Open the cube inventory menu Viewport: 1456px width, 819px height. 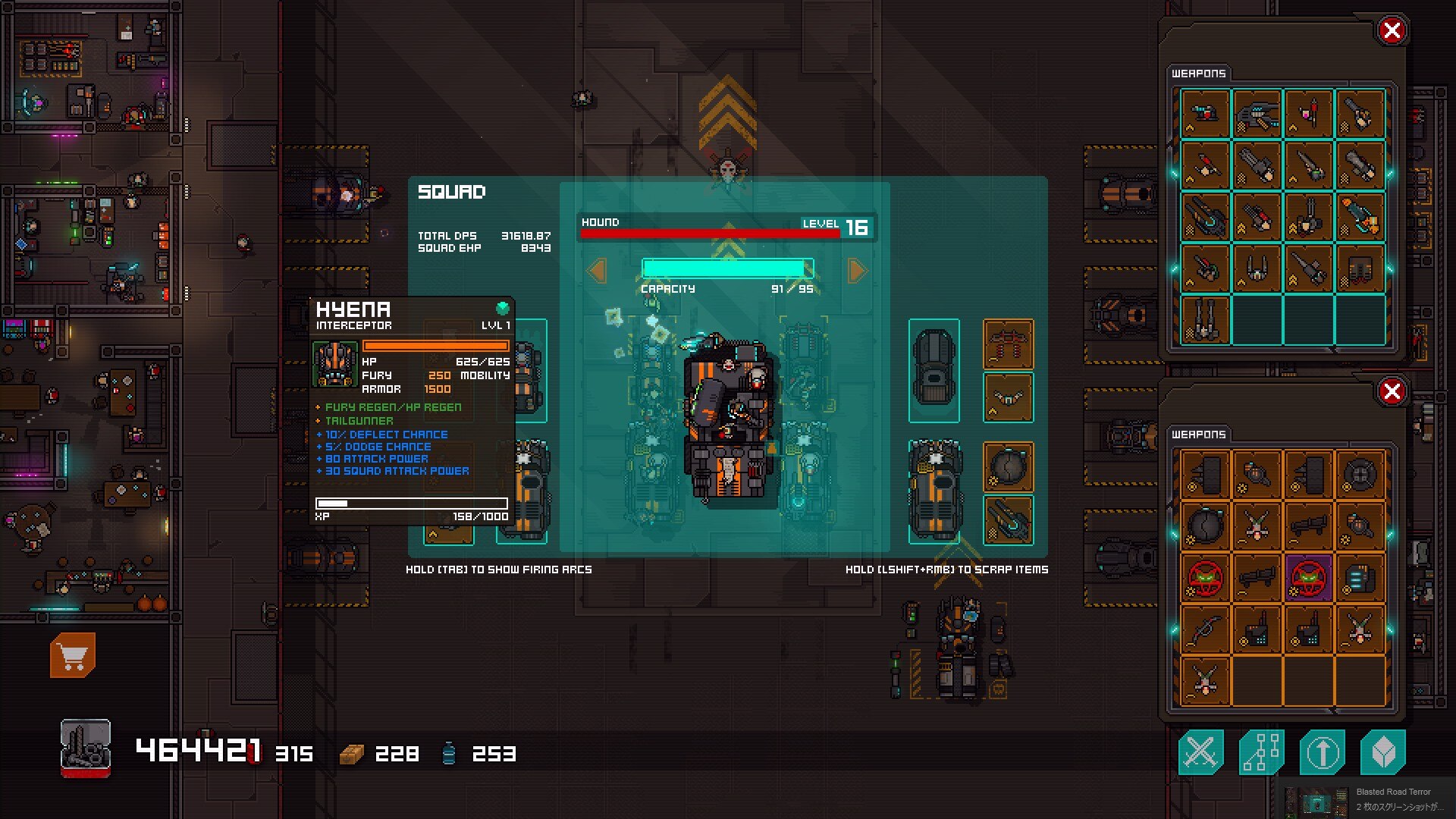pos(1382,752)
